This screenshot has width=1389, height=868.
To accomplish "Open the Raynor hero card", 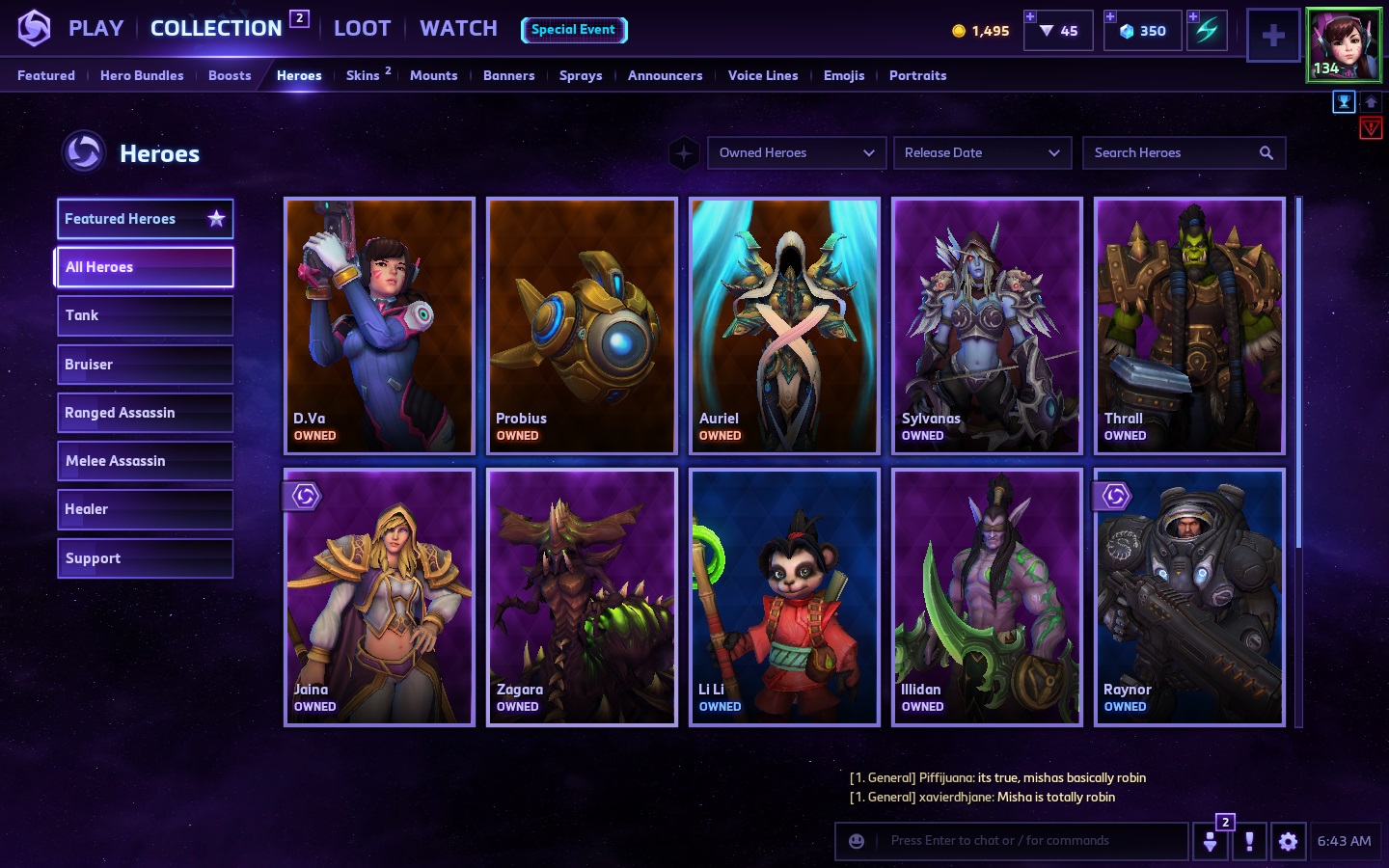I will click(1189, 596).
